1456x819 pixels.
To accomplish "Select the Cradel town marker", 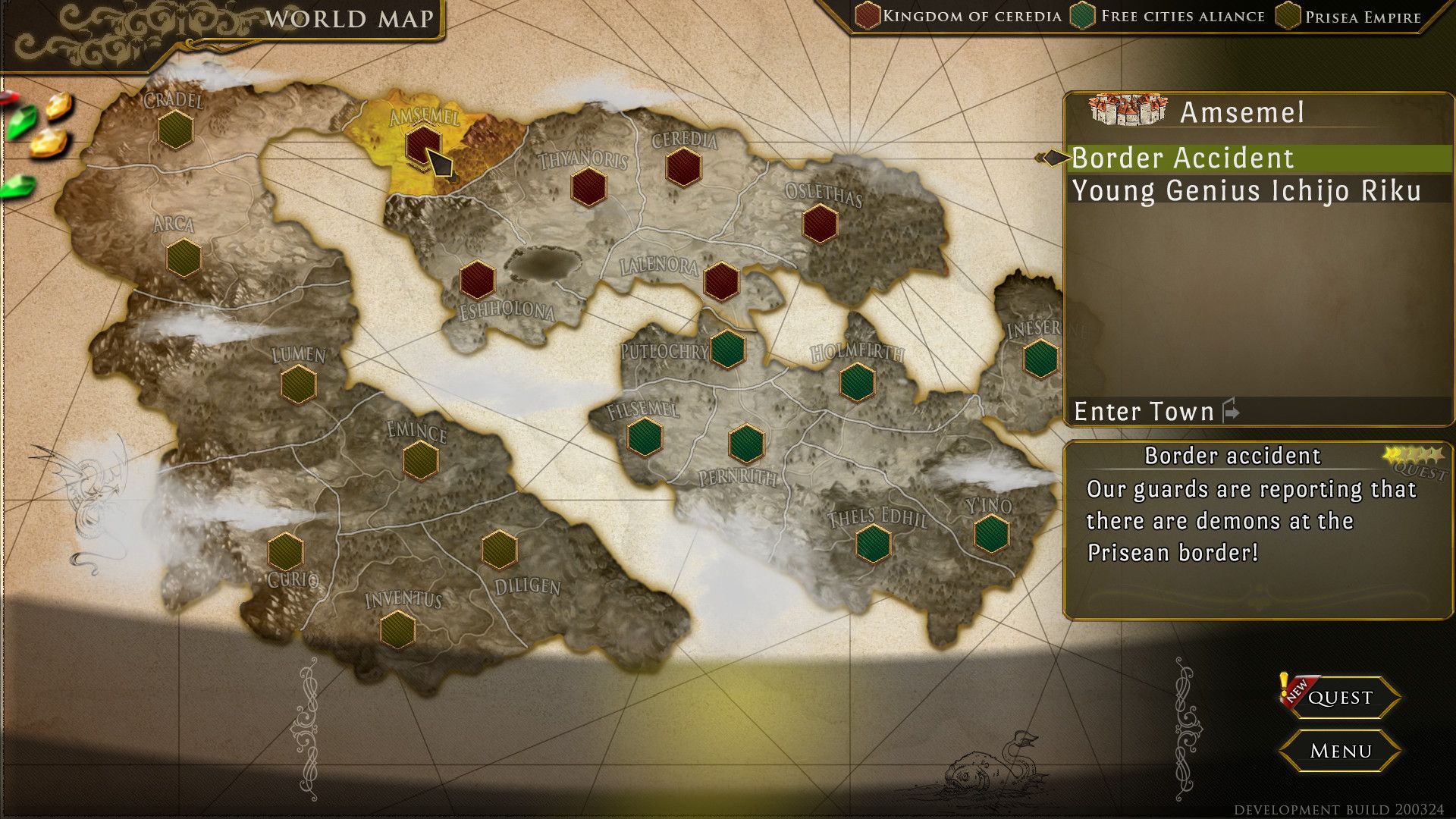I will pyautogui.click(x=175, y=130).
